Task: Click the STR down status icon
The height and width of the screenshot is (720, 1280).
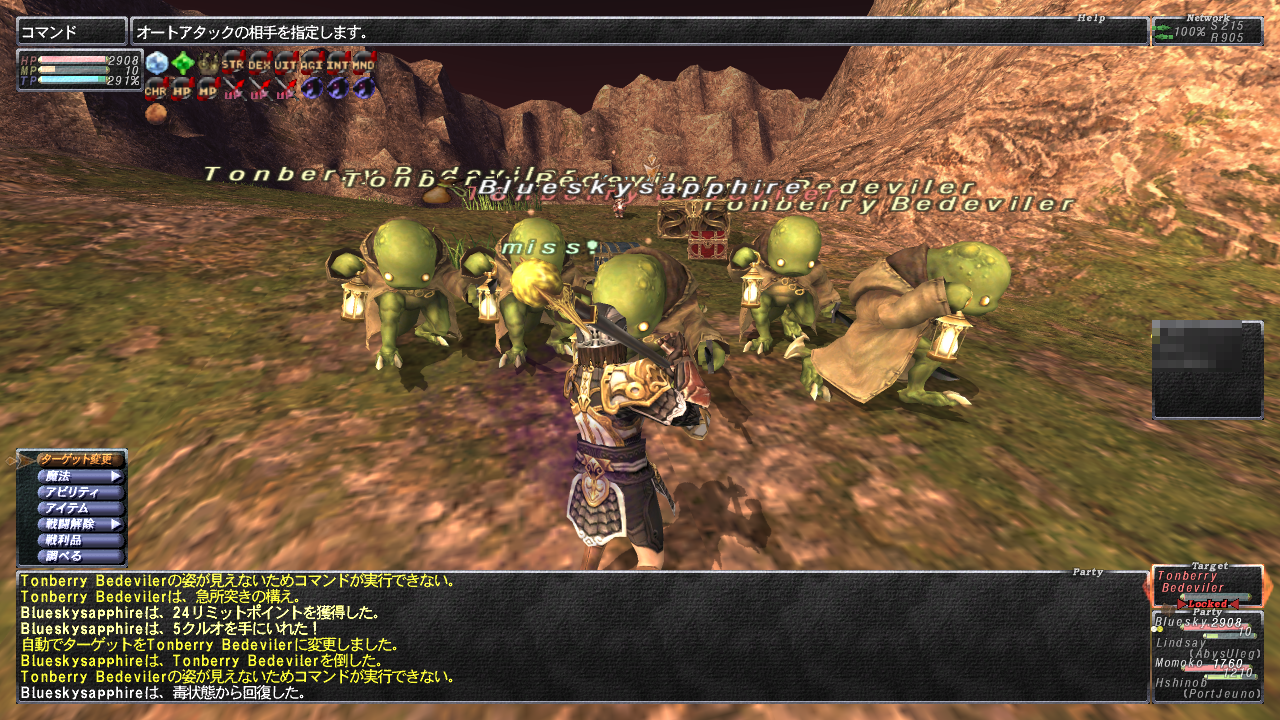Action: pos(233,63)
